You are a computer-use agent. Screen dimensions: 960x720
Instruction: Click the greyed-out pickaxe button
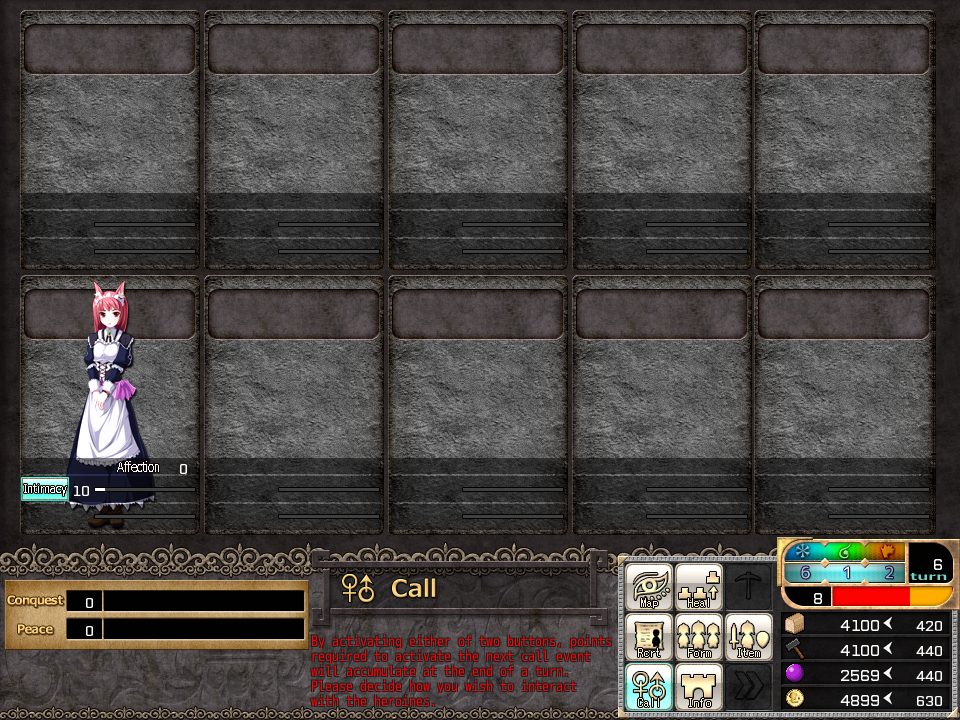[x=748, y=587]
